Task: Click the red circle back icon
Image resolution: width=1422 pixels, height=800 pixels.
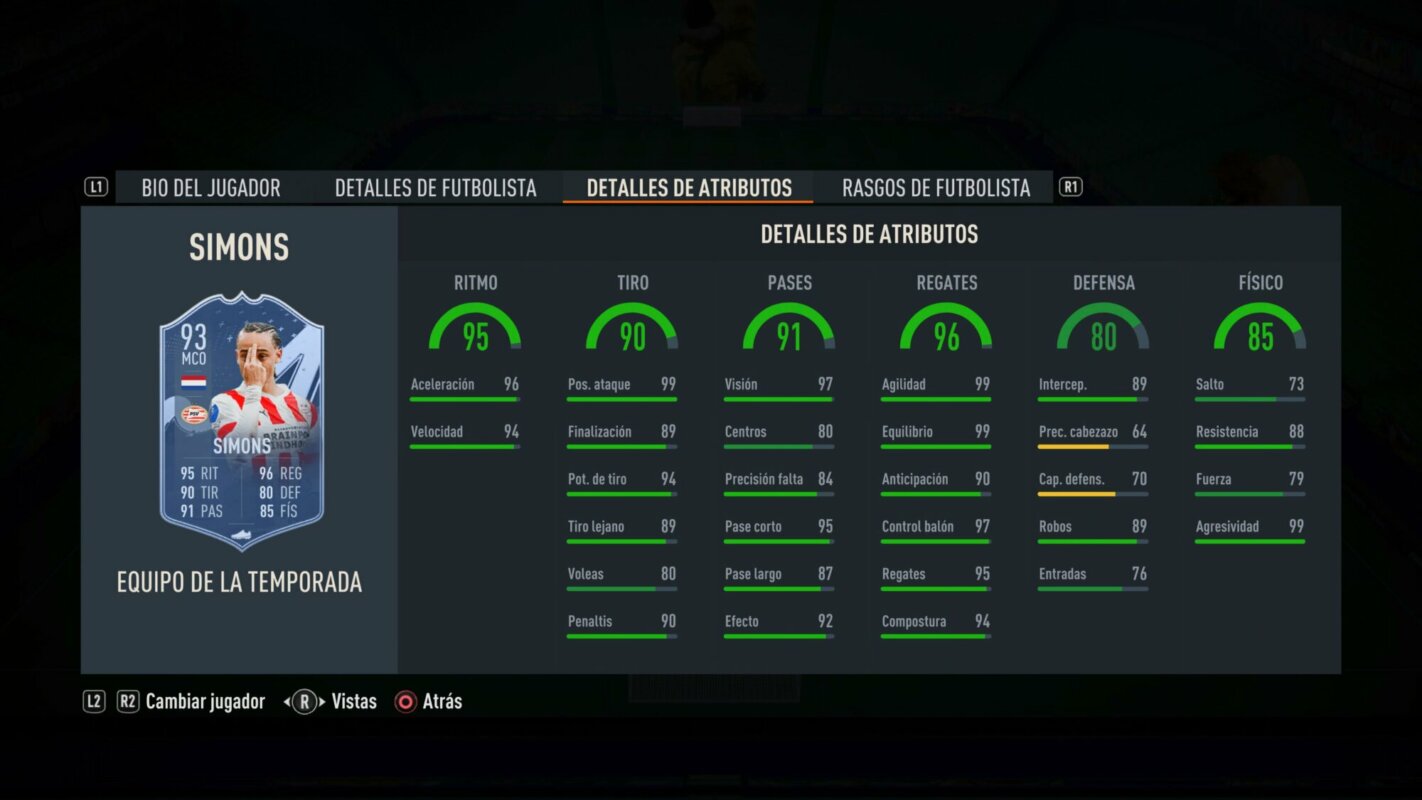Action: pos(405,701)
